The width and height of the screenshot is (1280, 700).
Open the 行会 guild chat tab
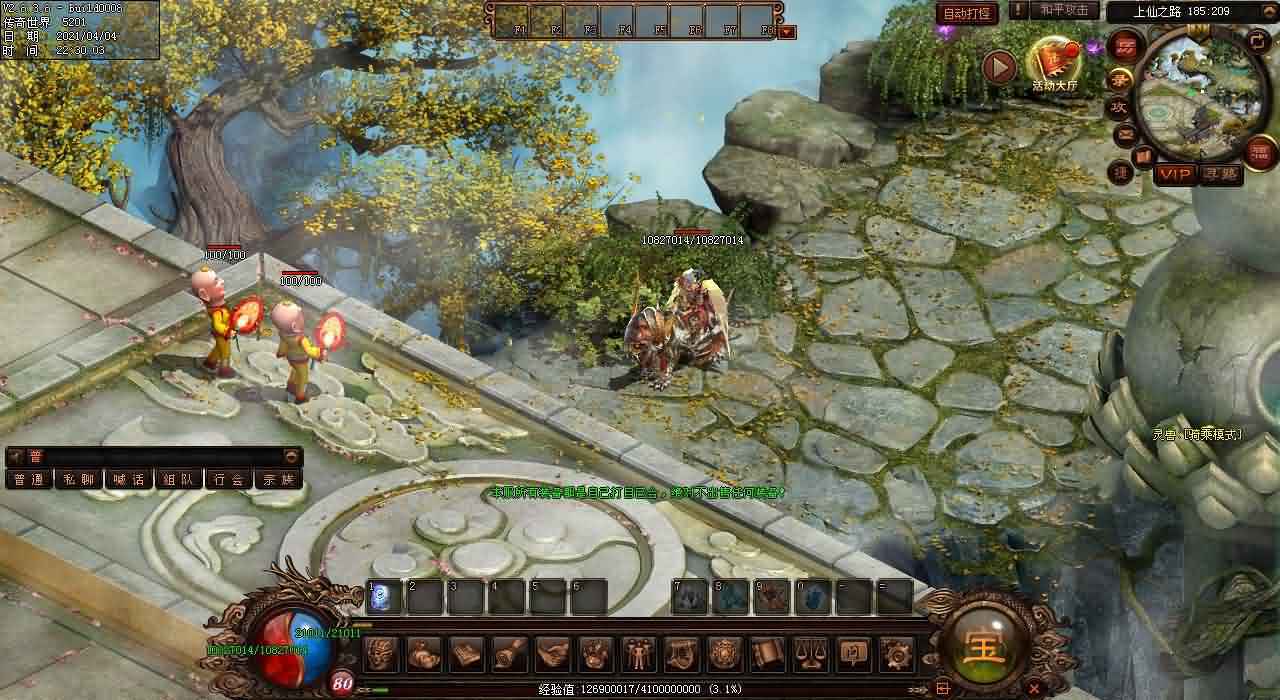[x=229, y=480]
